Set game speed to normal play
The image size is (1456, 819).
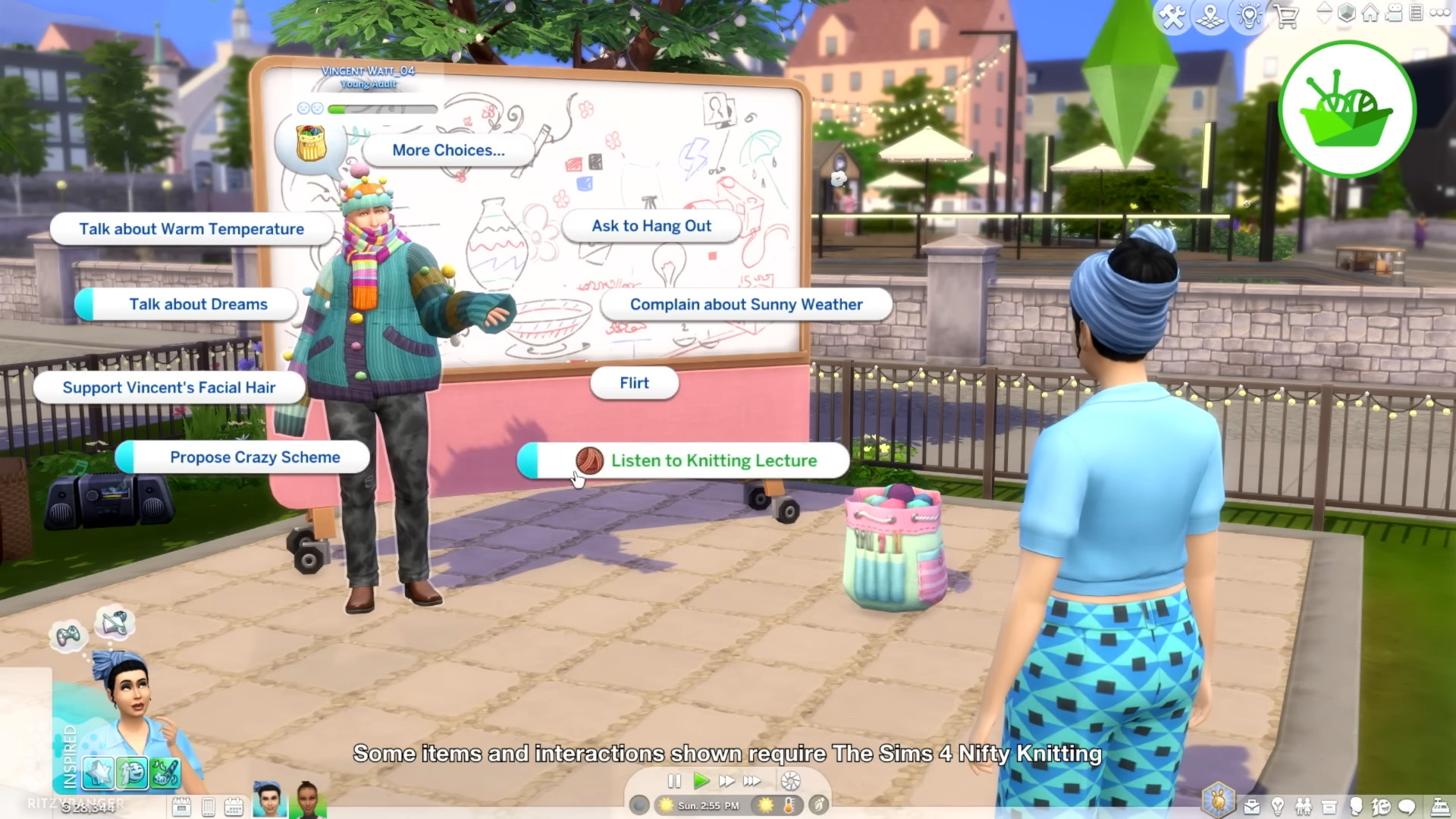point(701,781)
